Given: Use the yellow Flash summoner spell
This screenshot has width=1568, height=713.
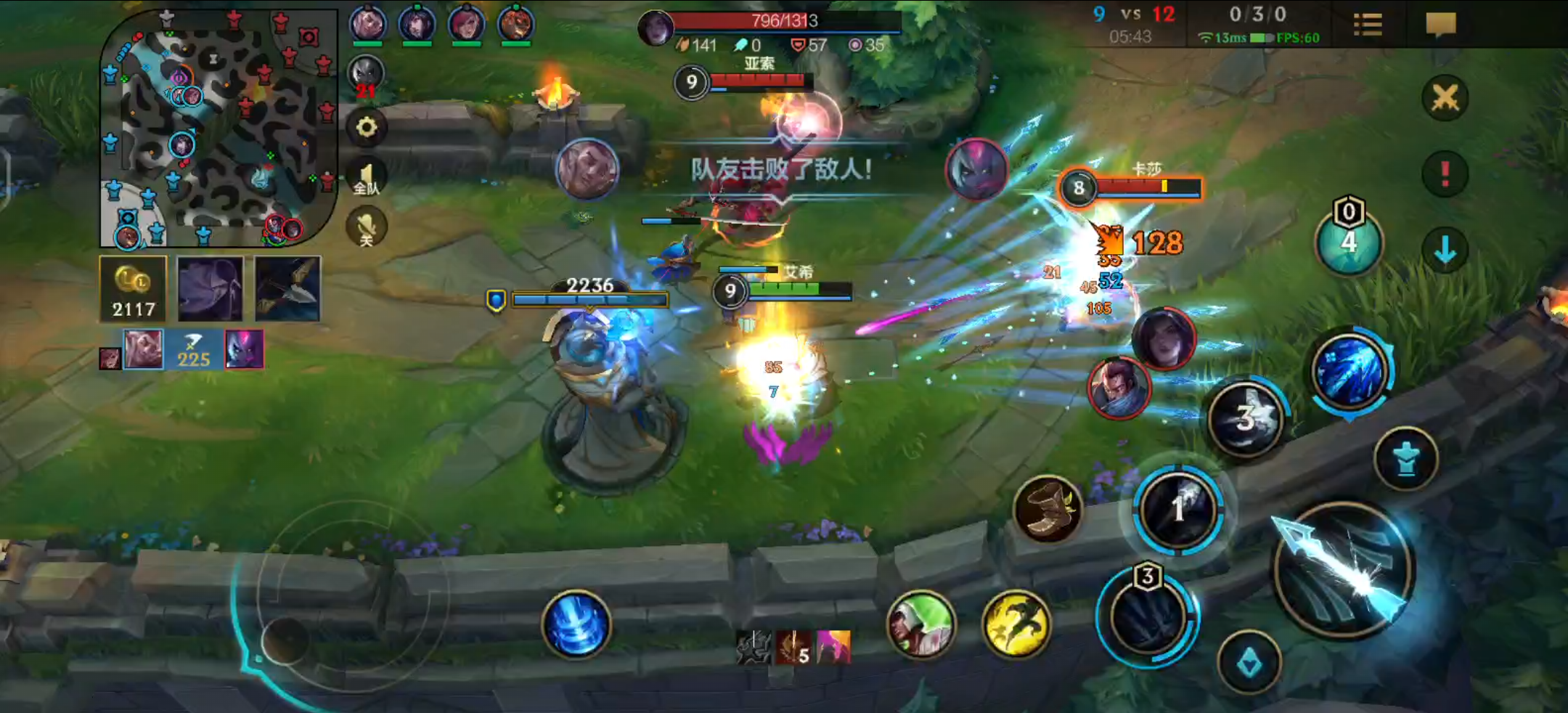Looking at the screenshot, I should pyautogui.click(x=1016, y=623).
